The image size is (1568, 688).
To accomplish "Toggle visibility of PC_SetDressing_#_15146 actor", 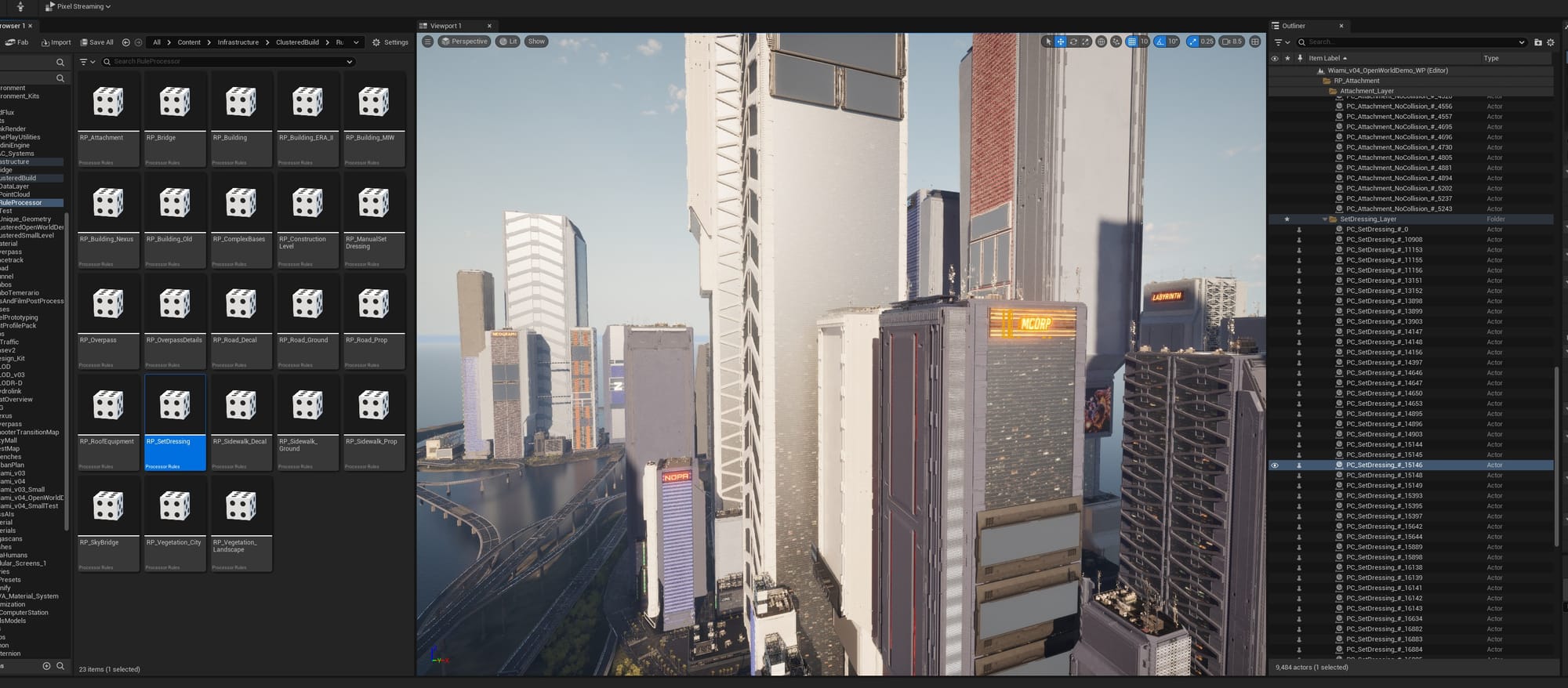I will (x=1276, y=465).
